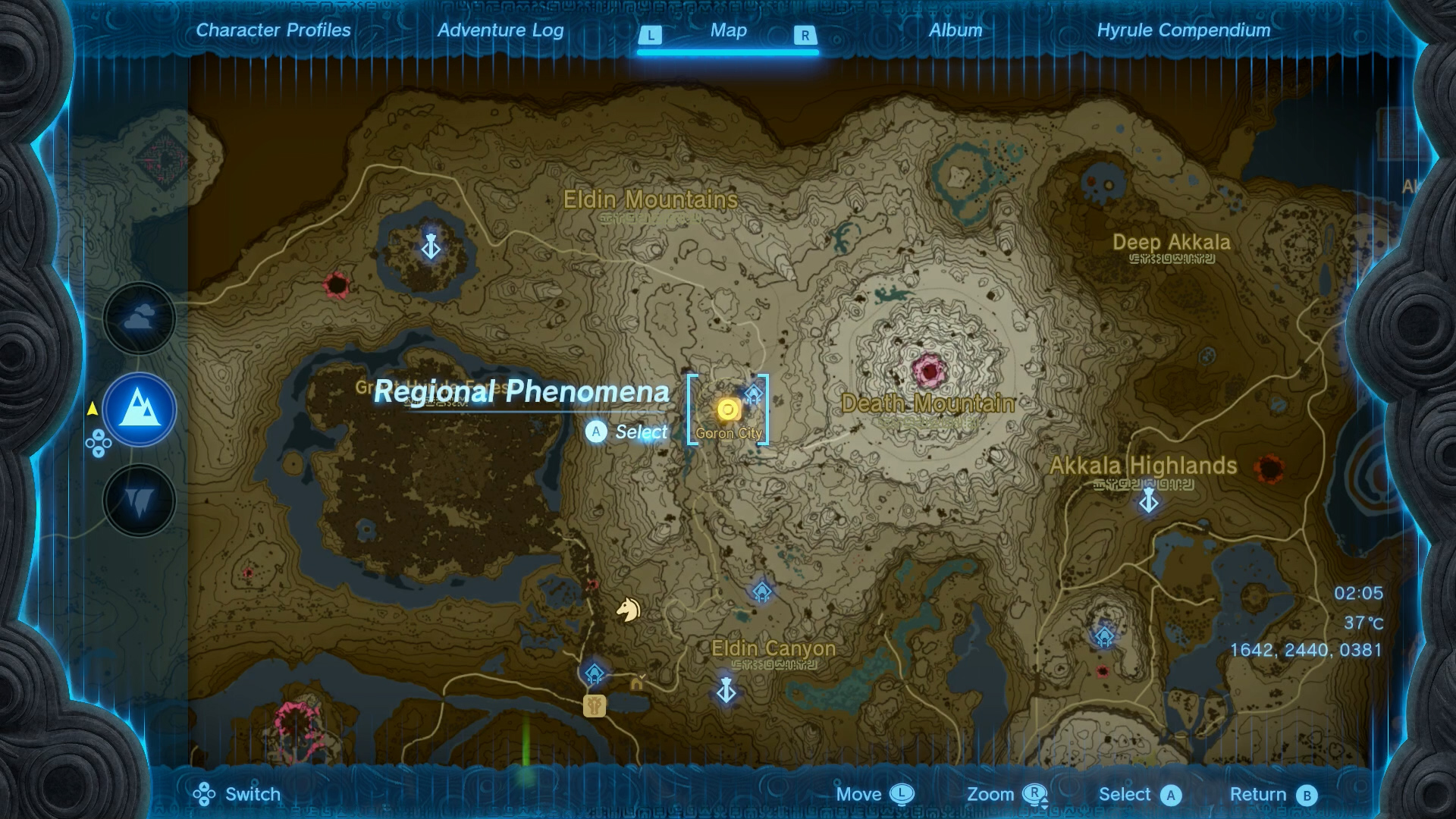Toggle the Regional Phenomena marker with Select

[596, 432]
